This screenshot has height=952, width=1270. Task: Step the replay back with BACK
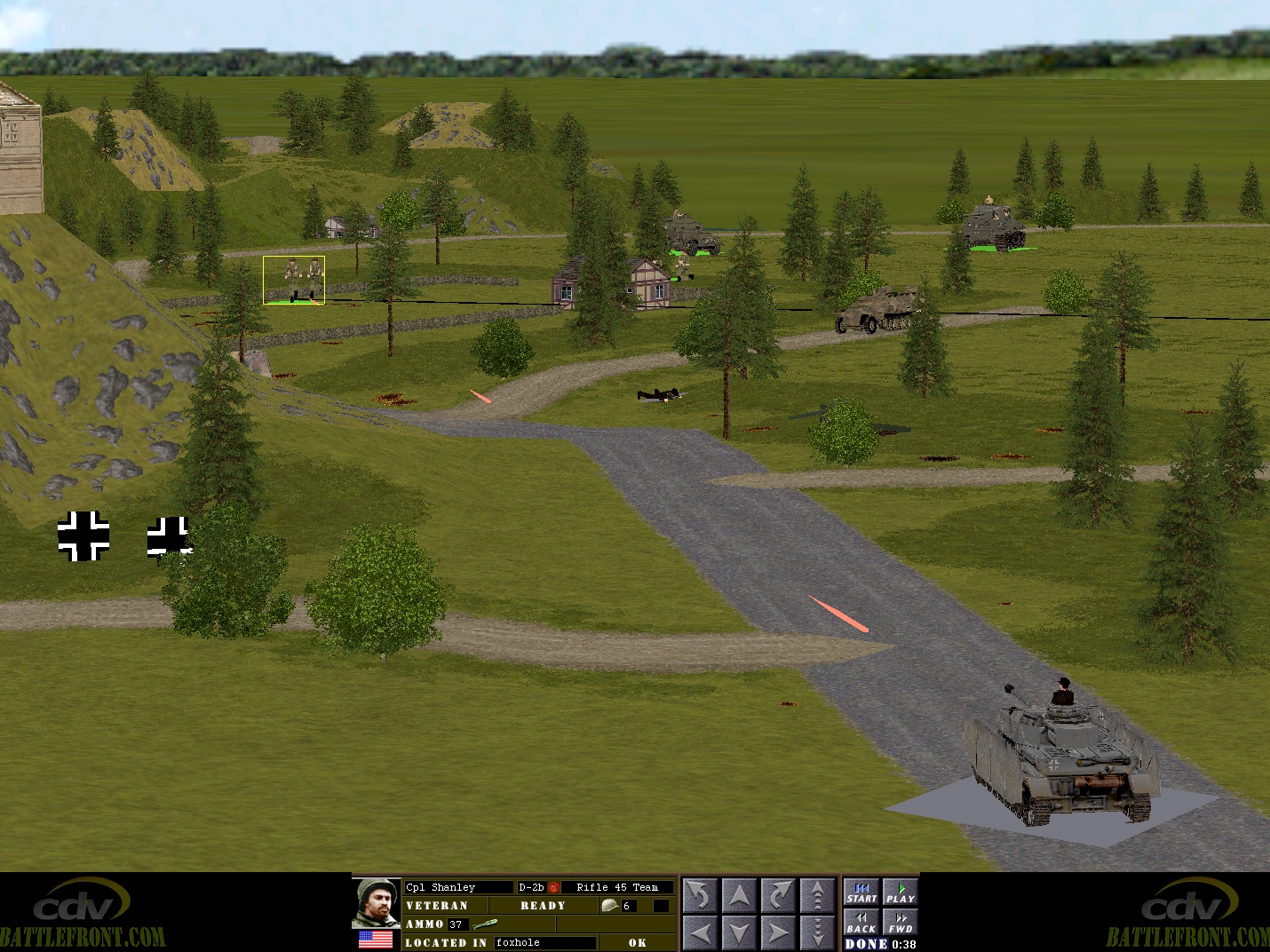coord(861,923)
